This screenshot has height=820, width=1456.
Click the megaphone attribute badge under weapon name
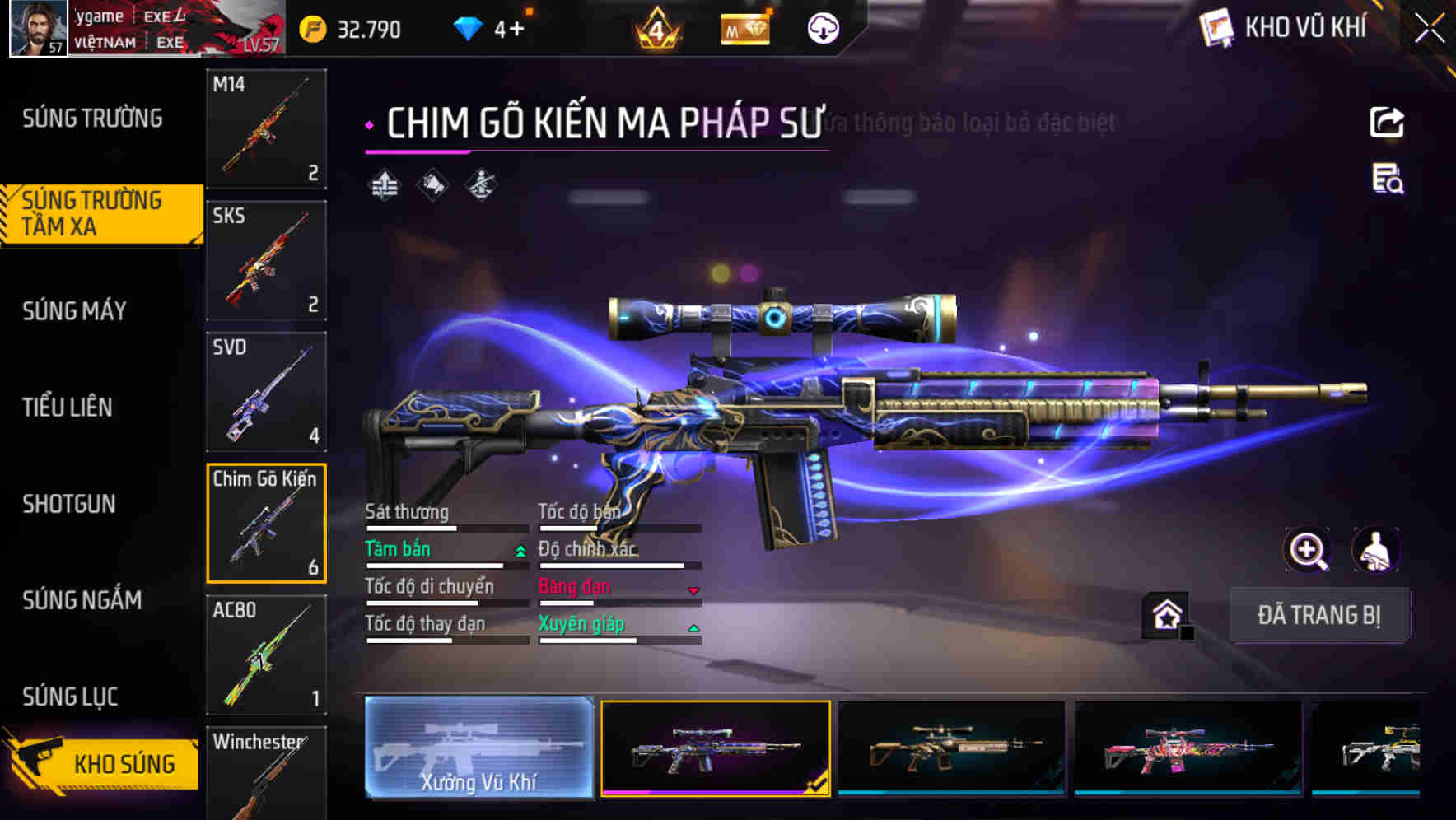tap(432, 185)
